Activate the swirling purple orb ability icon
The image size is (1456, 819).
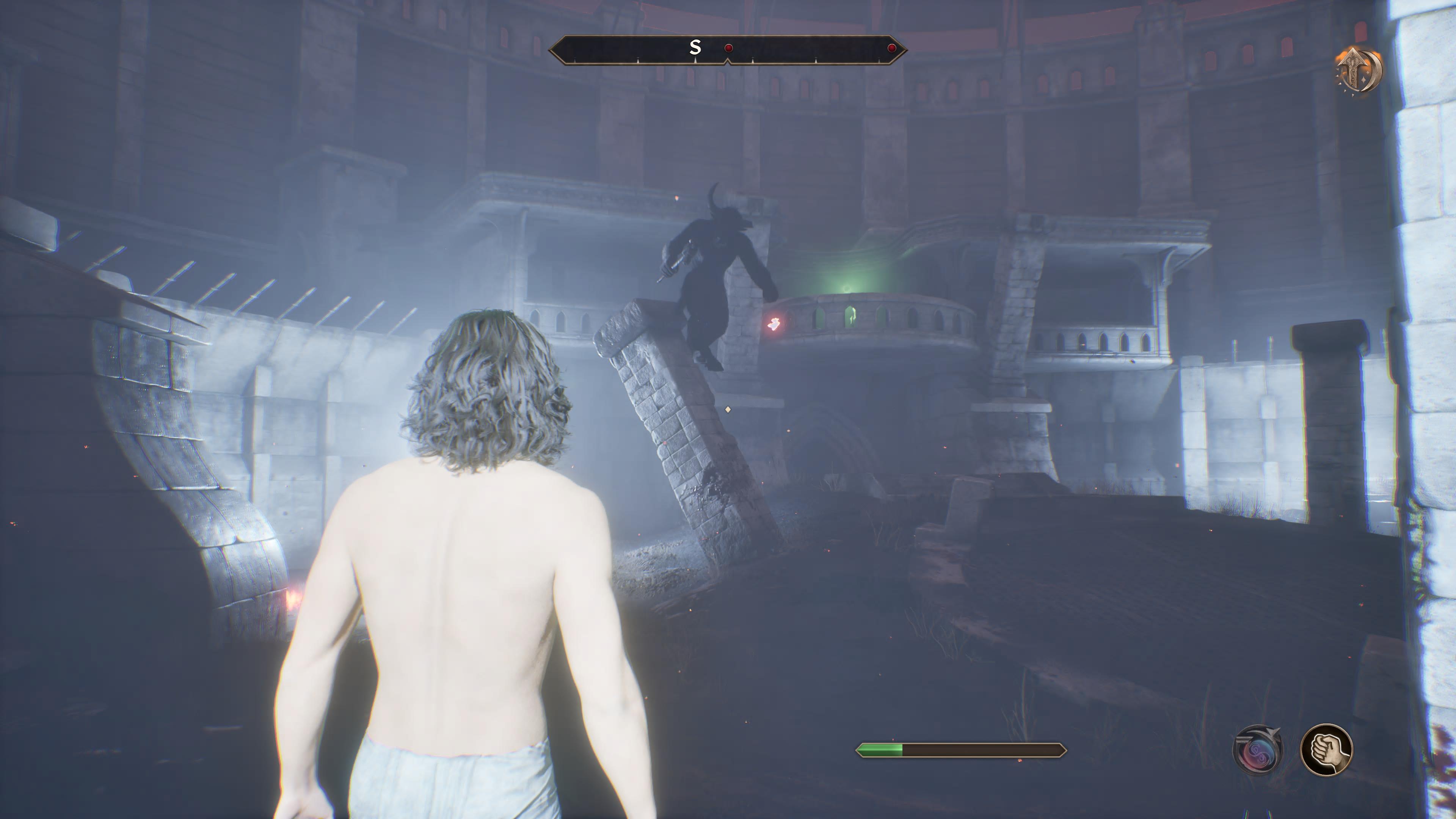click(1258, 750)
